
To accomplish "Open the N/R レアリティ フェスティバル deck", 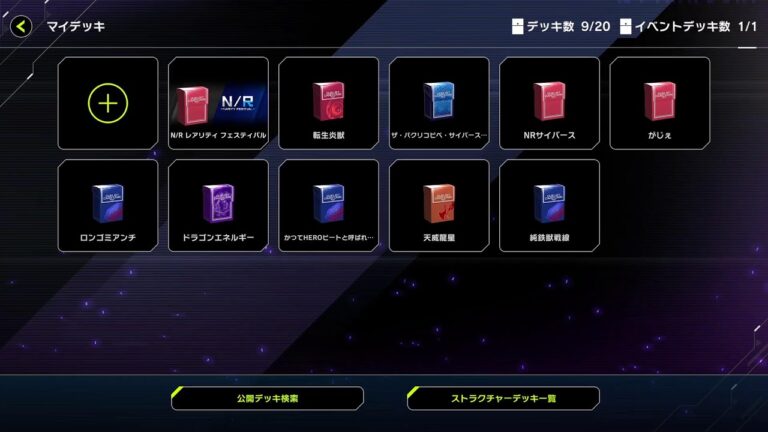I will tap(218, 103).
